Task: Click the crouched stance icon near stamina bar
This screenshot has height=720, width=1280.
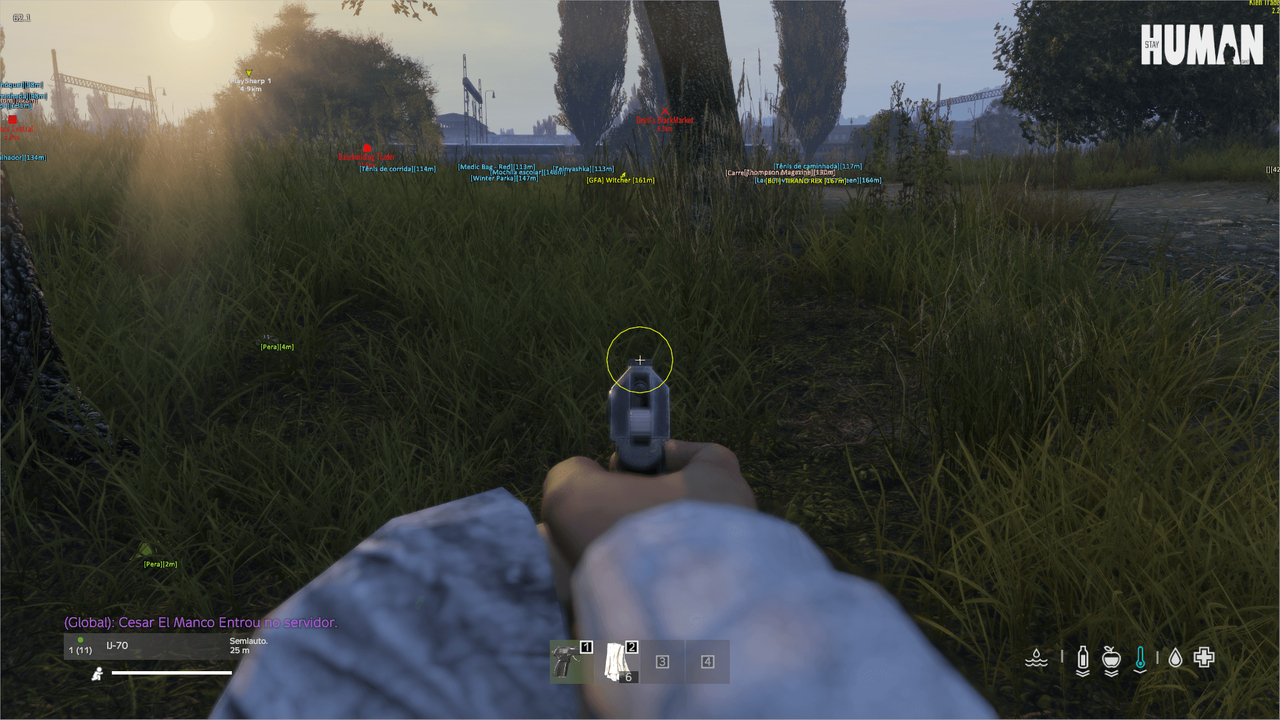Action: point(97,672)
